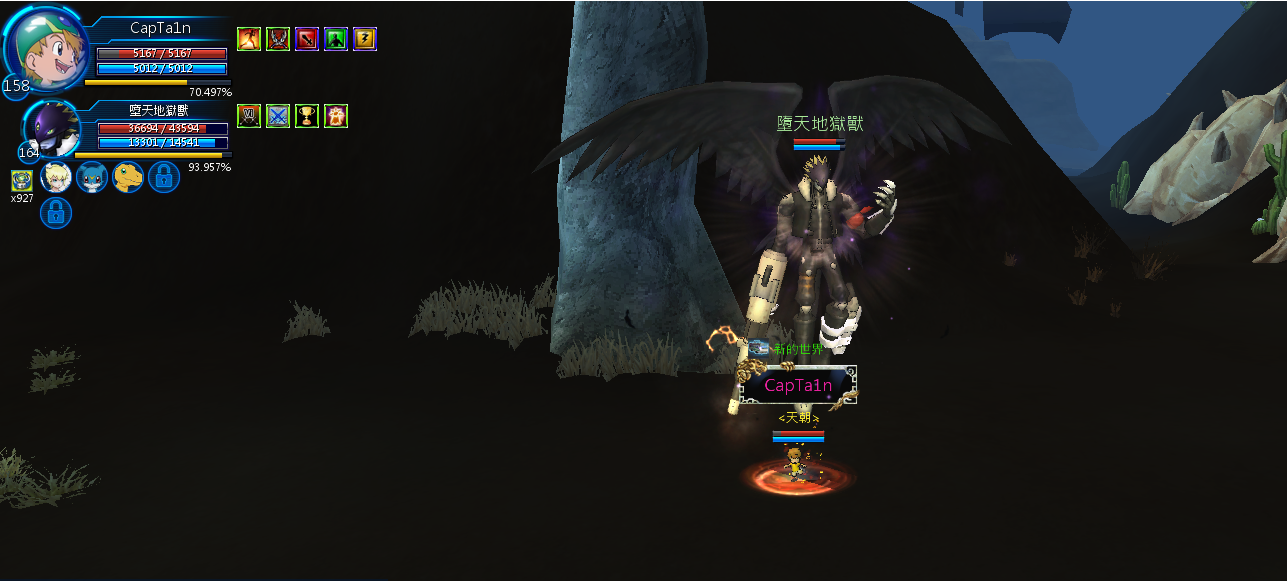The width and height of the screenshot is (1287, 581).
Task: Switch to the blonde-haired Digimon slot
Action: (55, 177)
